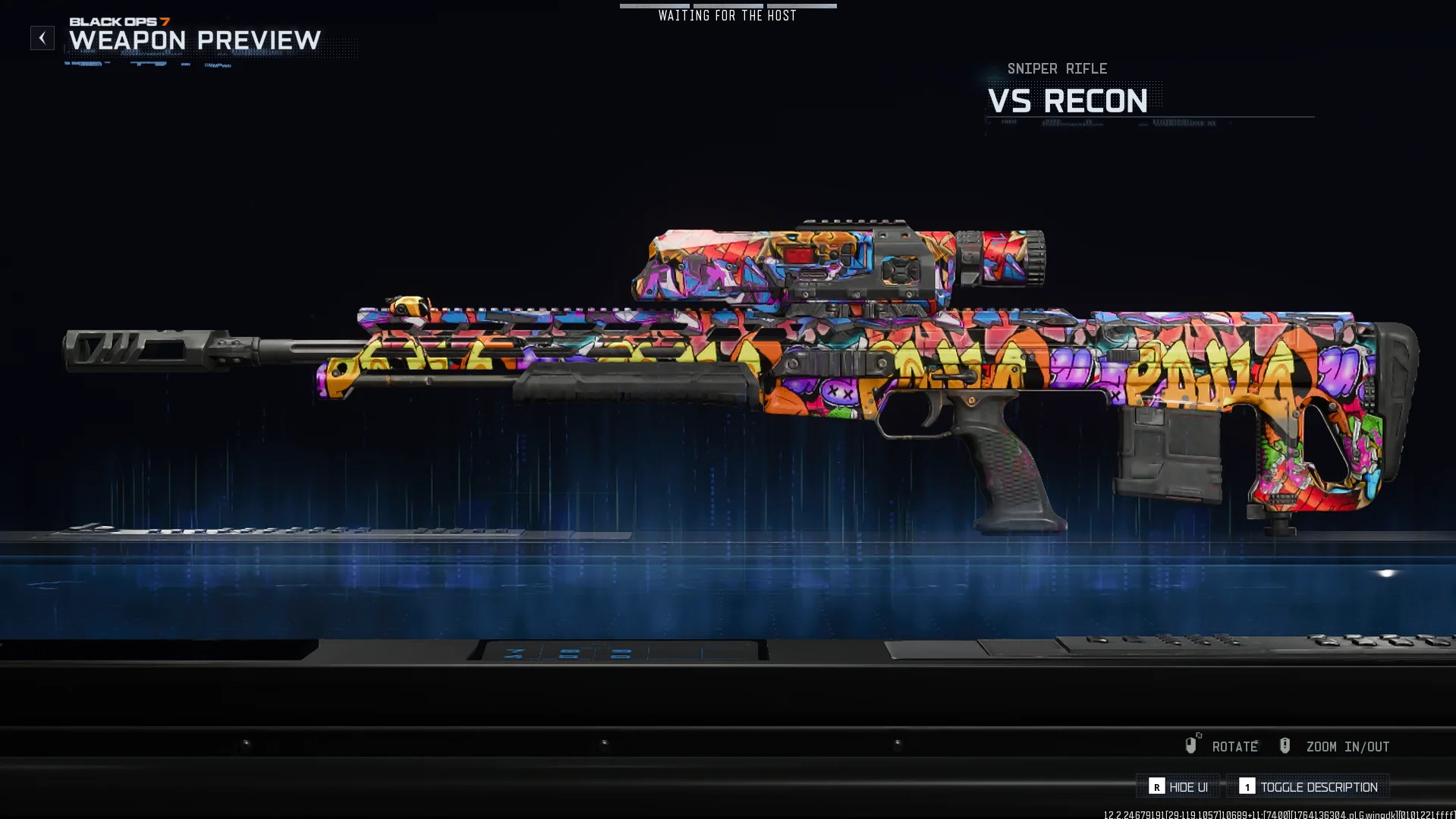Open the Sniper Rifle category label
This screenshot has height=819, width=1456.
tap(1056, 68)
